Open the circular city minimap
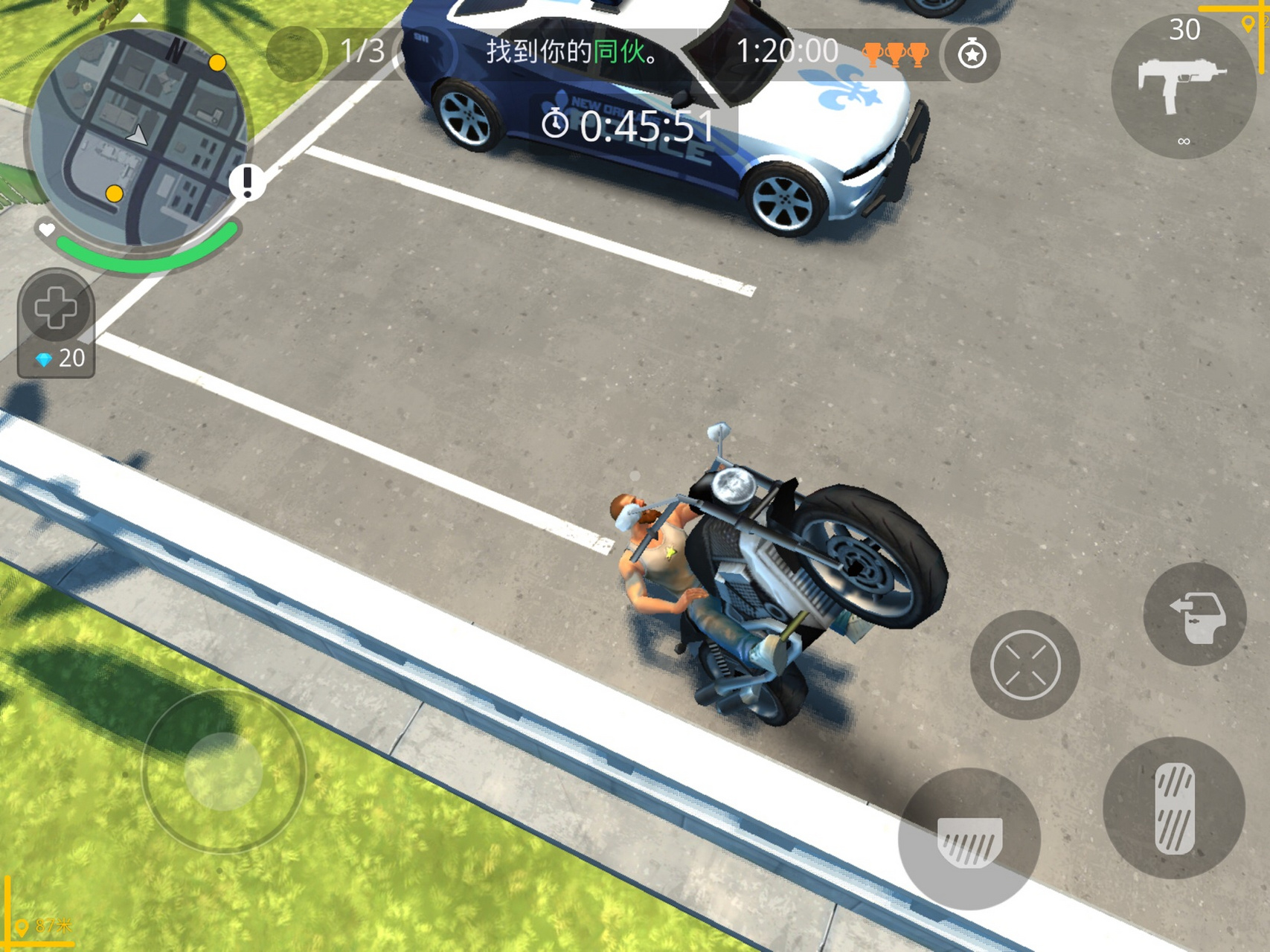The height and width of the screenshot is (952, 1270). [138, 139]
